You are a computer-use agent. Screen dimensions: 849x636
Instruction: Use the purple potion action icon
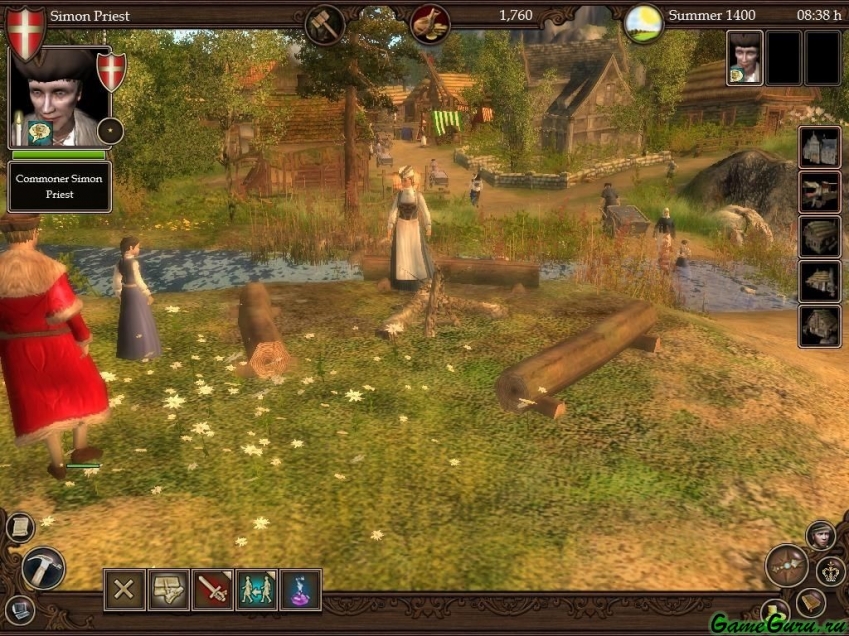[301, 589]
